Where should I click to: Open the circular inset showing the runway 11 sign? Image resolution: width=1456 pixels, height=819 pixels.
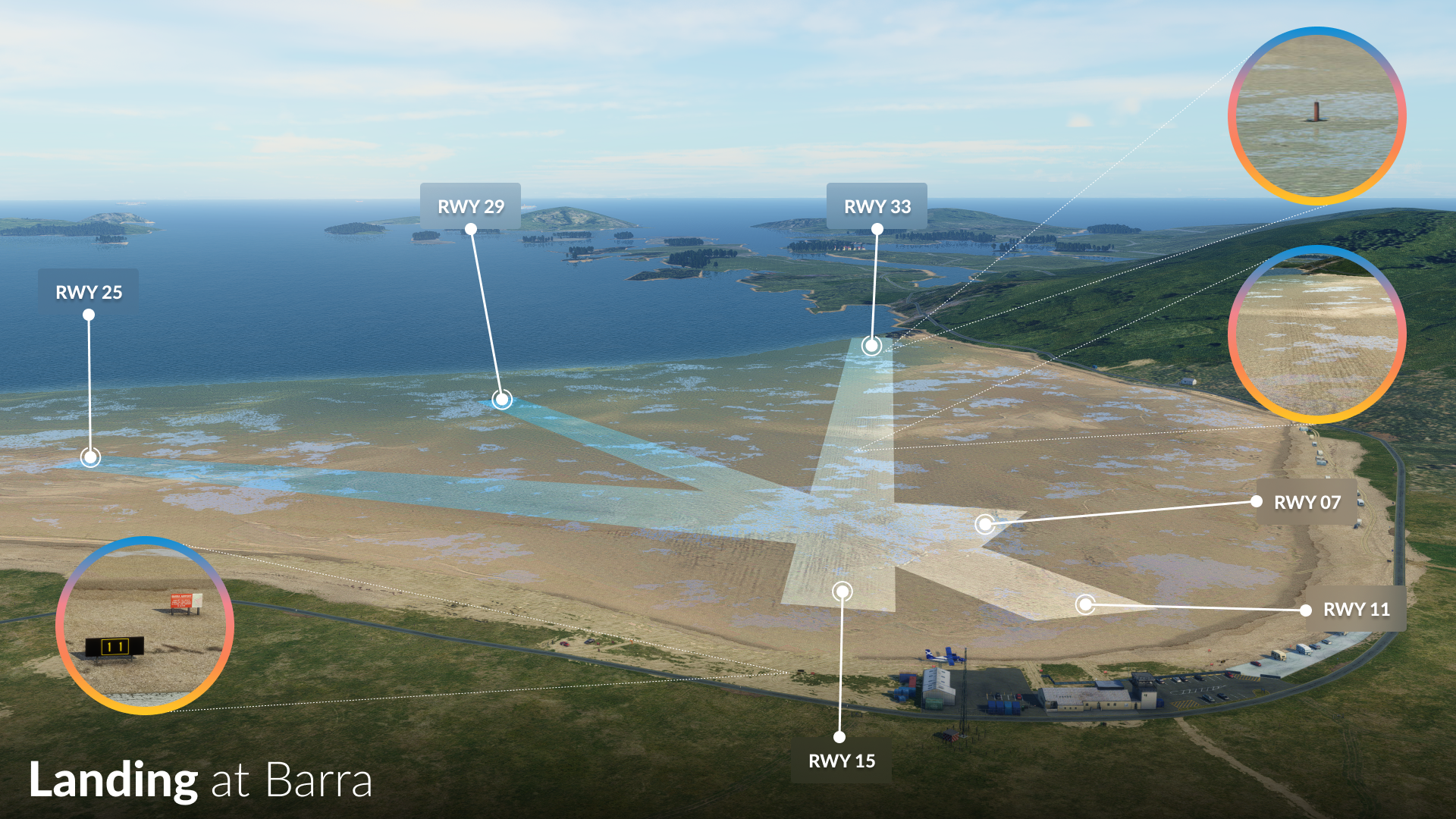(145, 626)
